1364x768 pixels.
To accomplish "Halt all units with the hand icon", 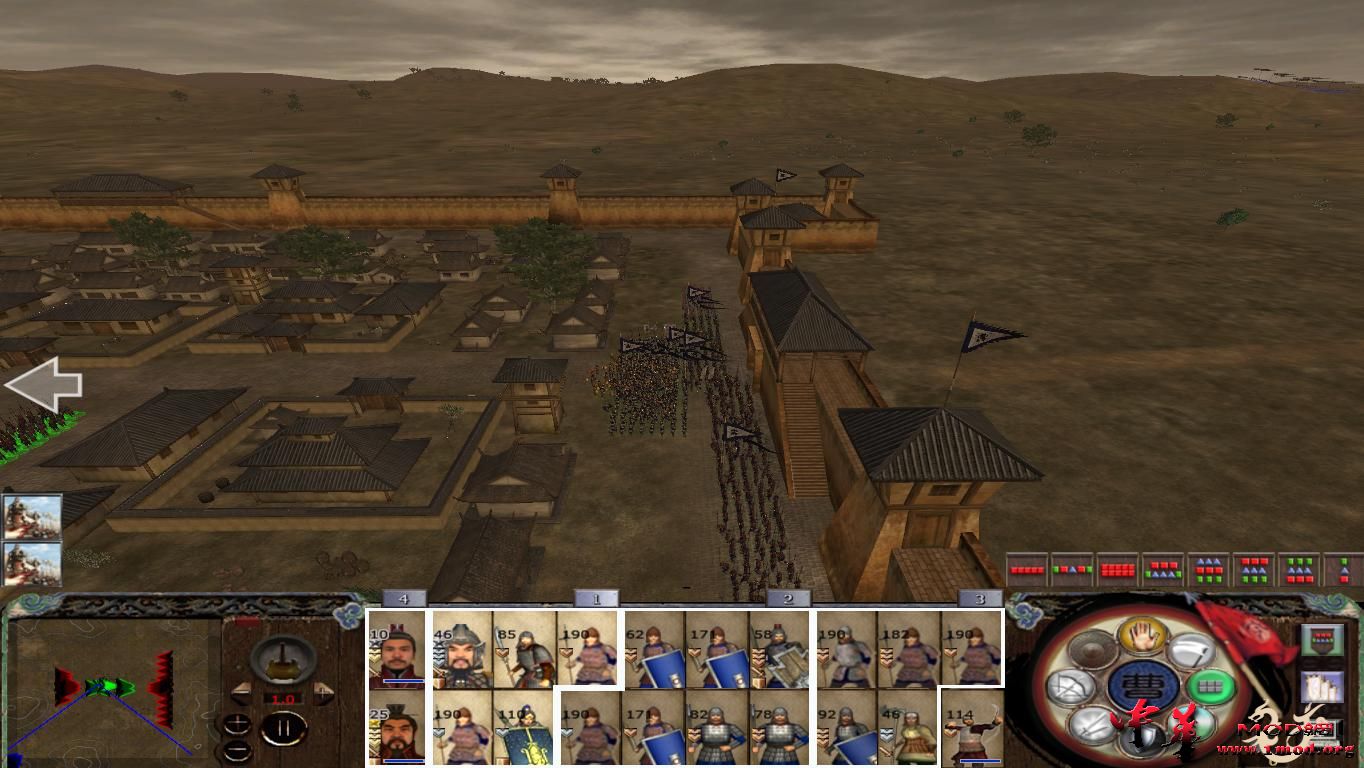I will pyautogui.click(x=1141, y=635).
